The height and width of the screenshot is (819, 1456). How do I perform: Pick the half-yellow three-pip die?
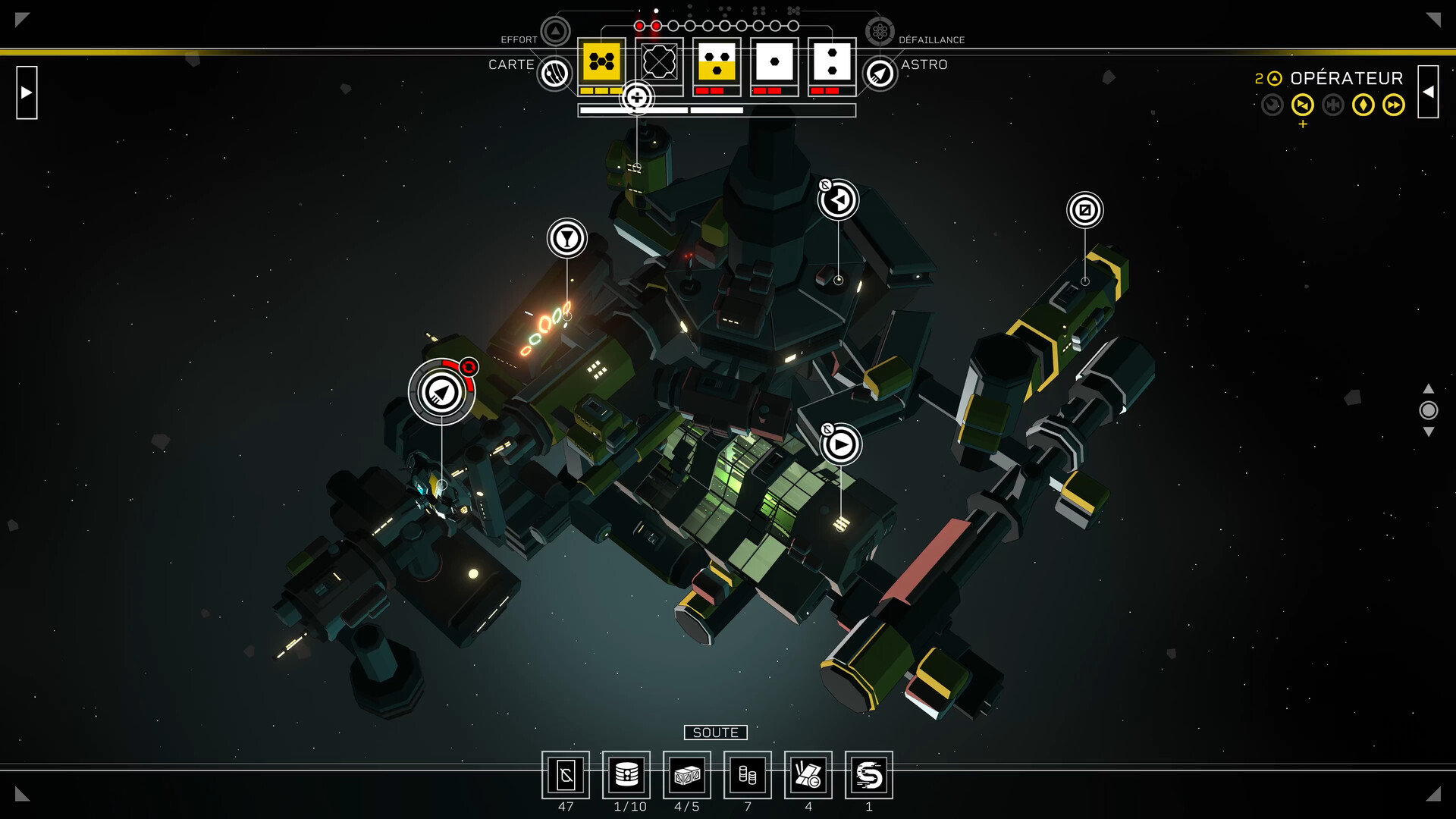[717, 62]
